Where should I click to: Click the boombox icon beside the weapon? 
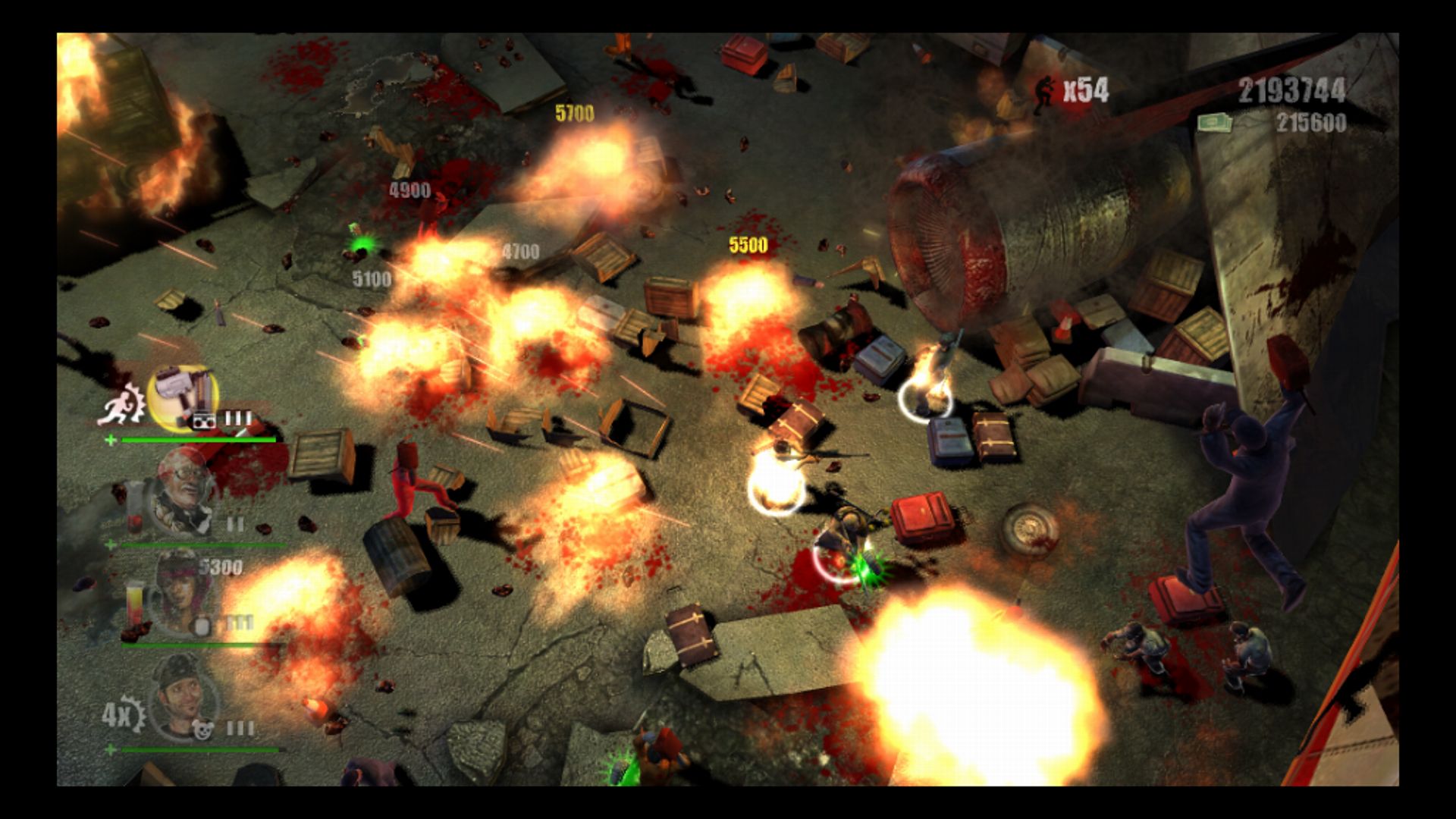pyautogui.click(x=204, y=421)
